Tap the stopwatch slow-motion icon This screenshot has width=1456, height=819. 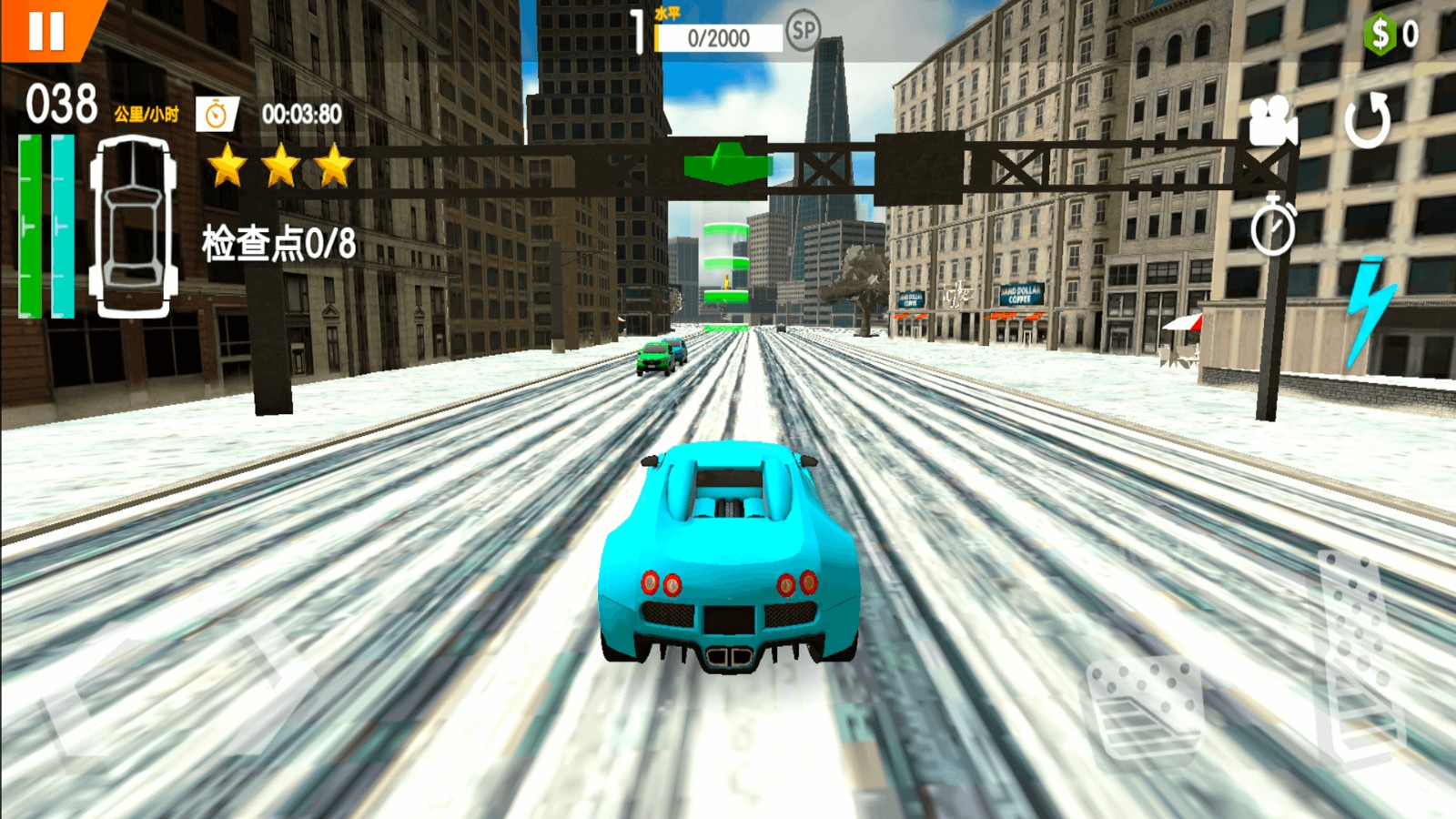coord(1273,227)
